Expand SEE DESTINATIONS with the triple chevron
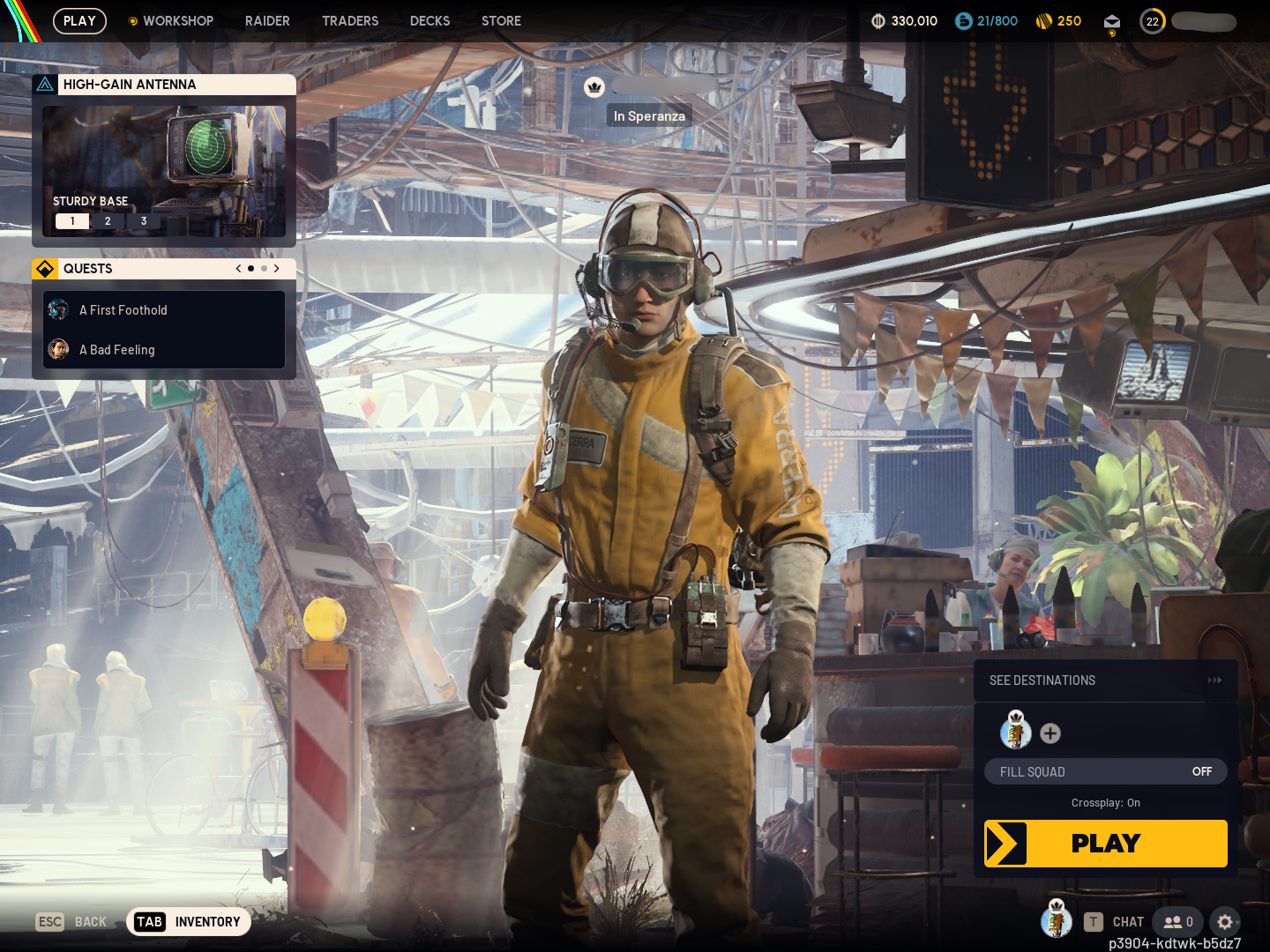Screen dimensions: 1270x952 click(1215, 680)
